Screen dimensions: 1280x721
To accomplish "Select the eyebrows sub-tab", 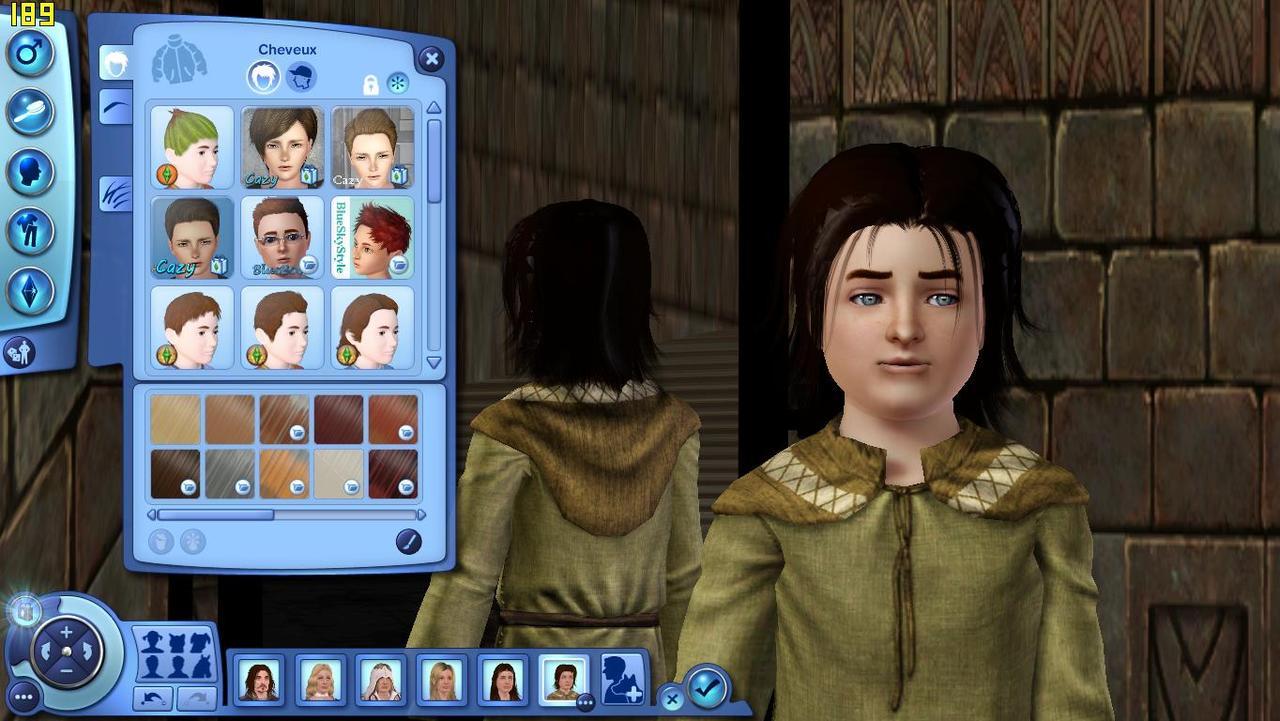I will click(116, 106).
